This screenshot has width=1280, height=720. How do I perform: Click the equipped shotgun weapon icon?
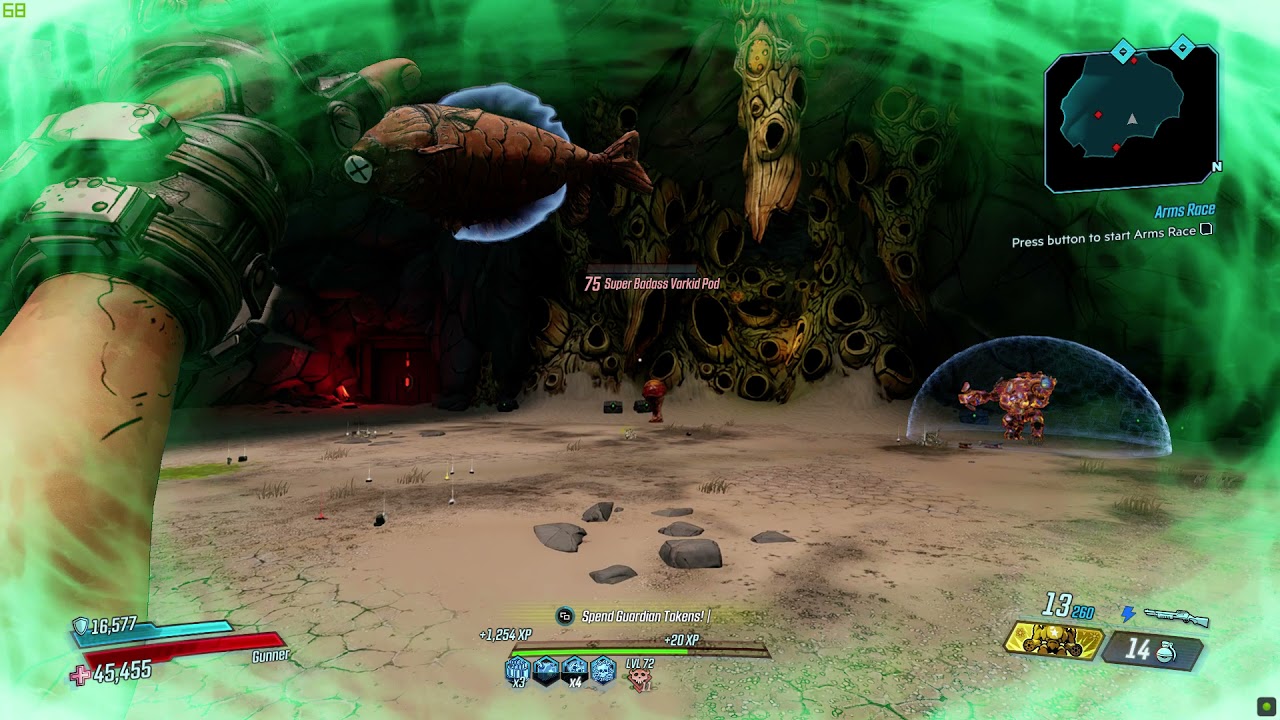coord(1176,618)
